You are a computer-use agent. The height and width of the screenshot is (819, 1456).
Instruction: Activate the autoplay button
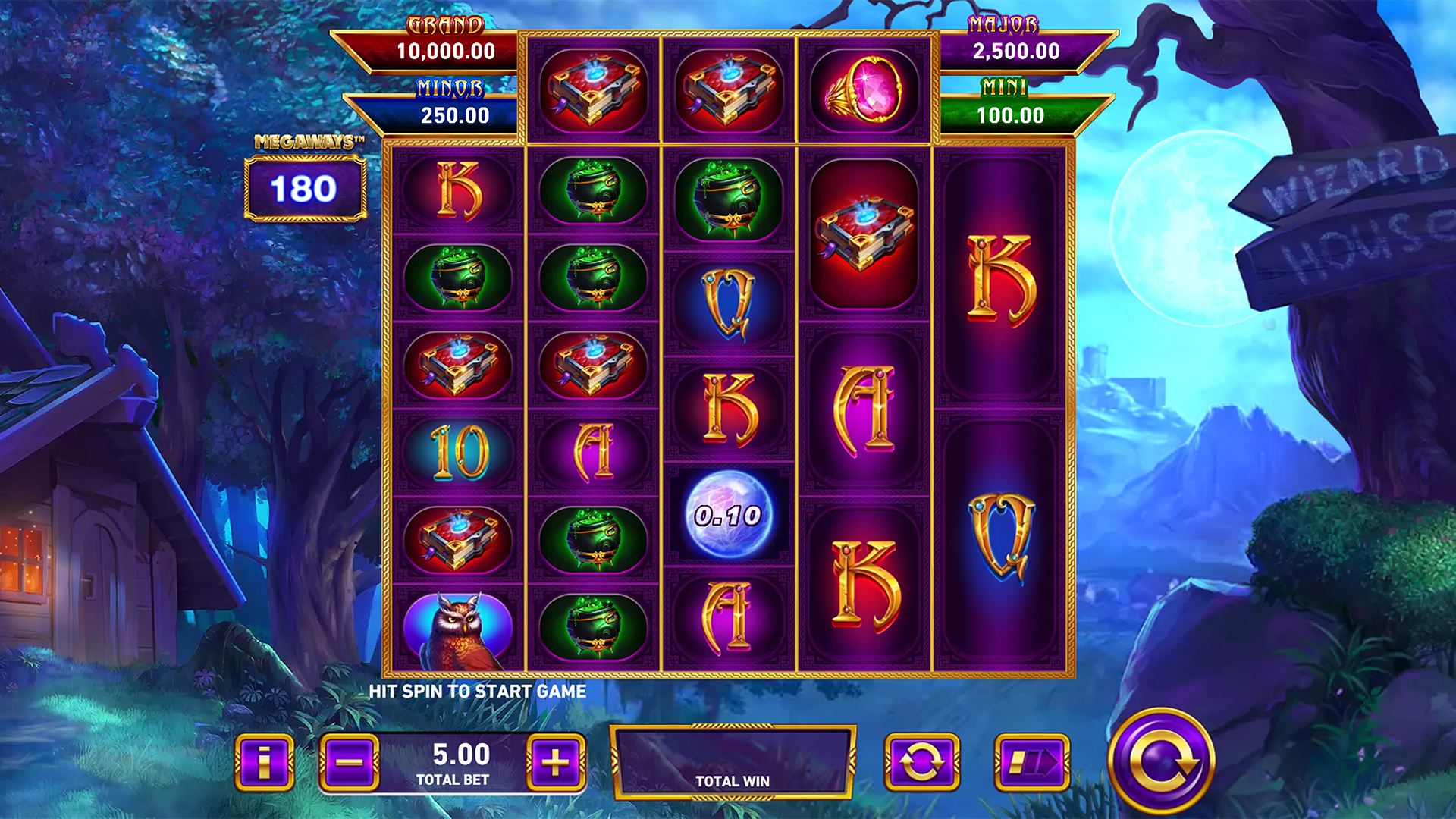pos(921,762)
